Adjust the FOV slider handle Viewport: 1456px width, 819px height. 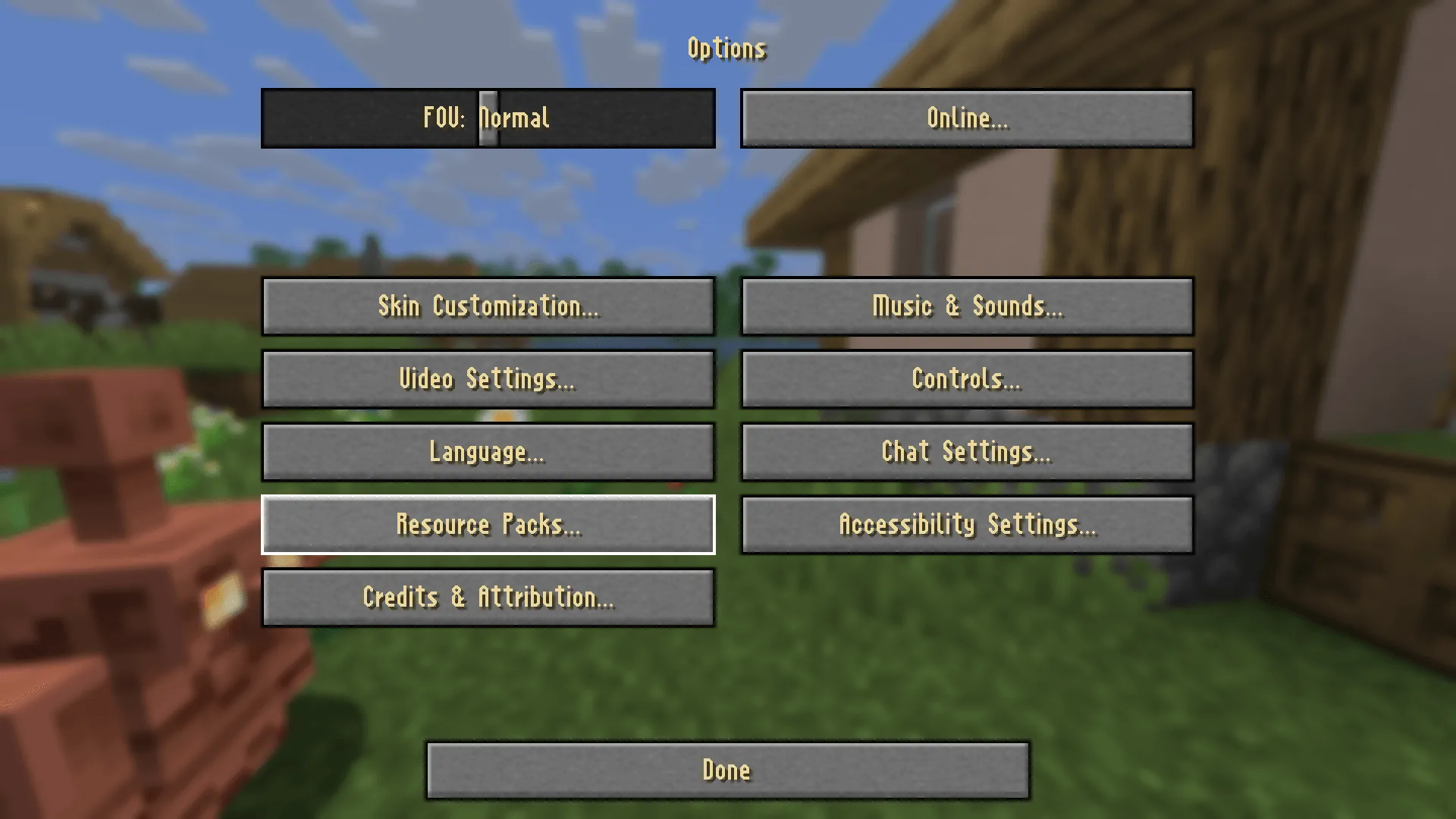(488, 118)
